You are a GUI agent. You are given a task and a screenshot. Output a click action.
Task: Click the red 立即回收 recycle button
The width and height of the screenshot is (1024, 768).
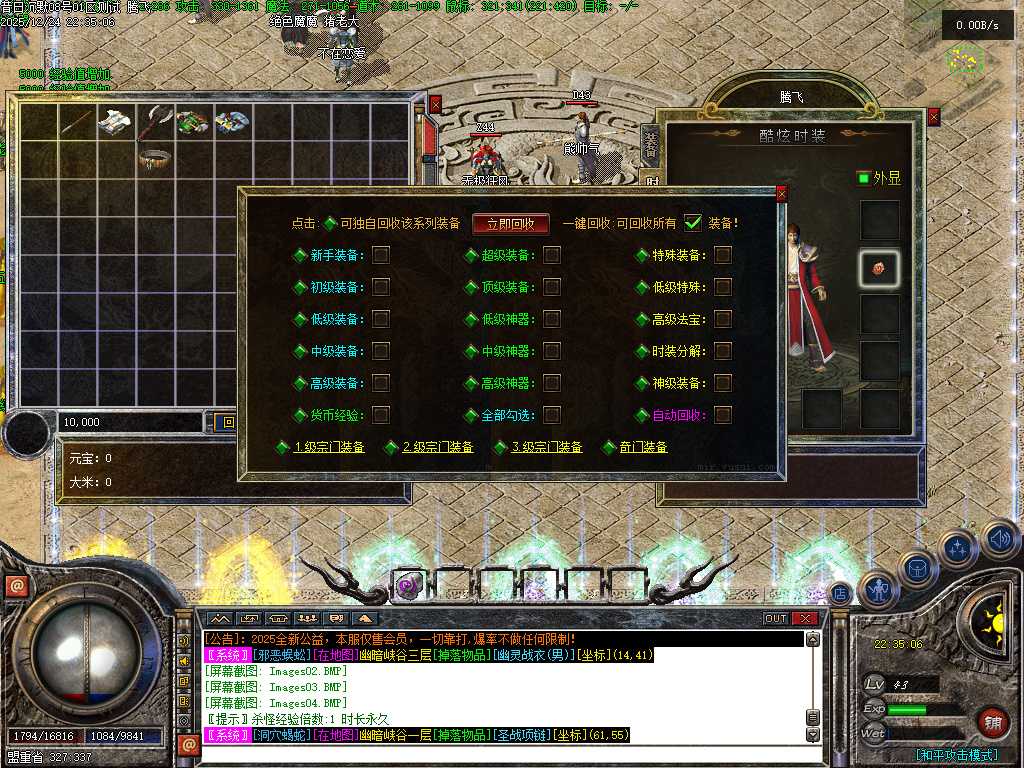pyautogui.click(x=511, y=224)
